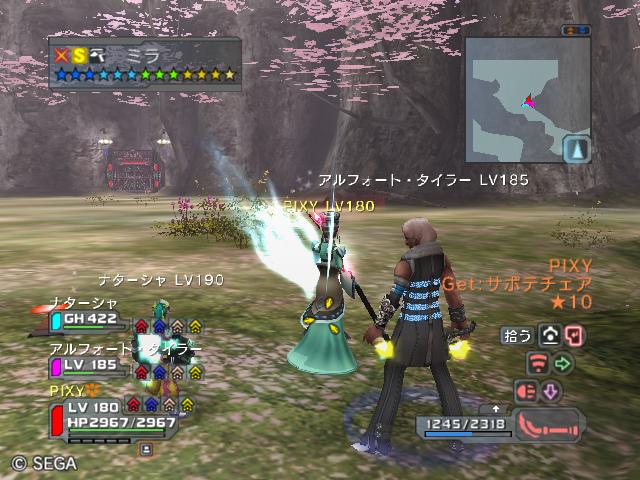Activate the red signal-wave icon
The image size is (640, 480).
click(538, 362)
